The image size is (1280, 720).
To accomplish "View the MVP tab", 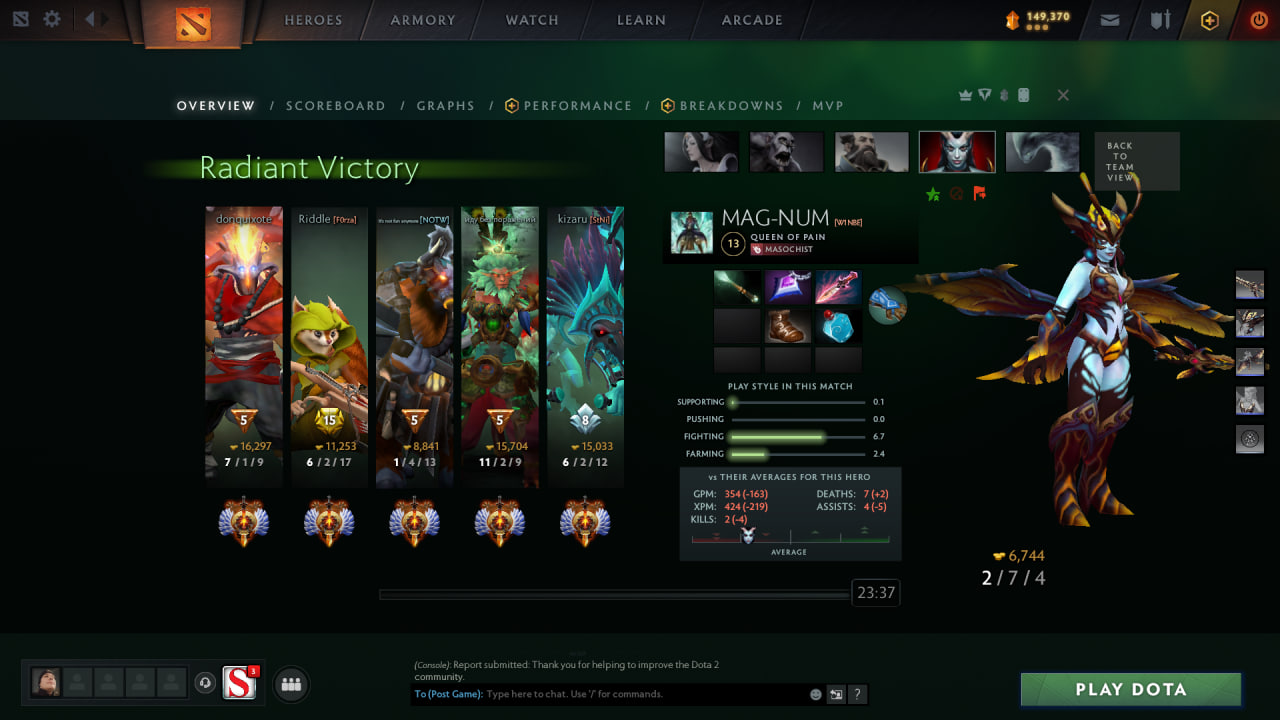I will (828, 106).
